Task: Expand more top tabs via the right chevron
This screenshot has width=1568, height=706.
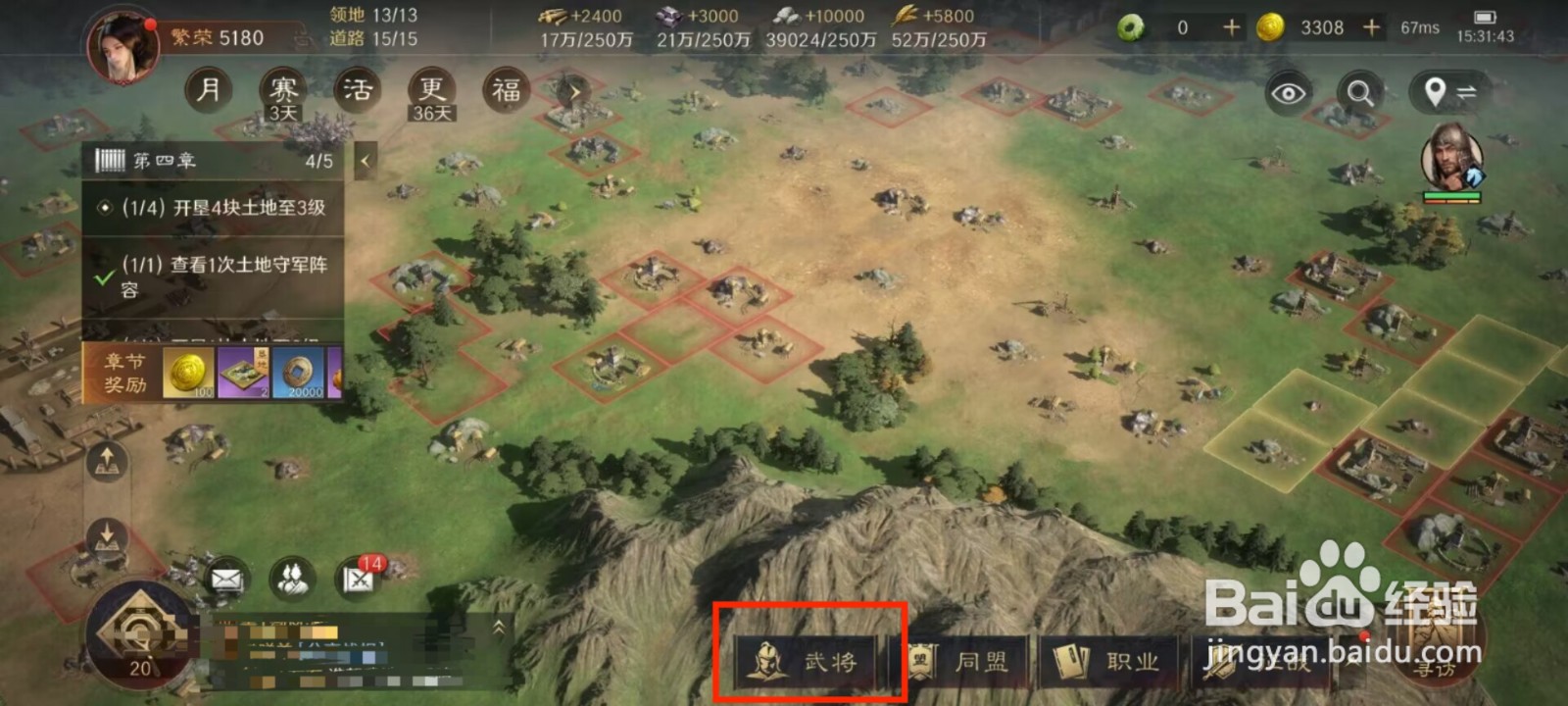Action: click(573, 93)
